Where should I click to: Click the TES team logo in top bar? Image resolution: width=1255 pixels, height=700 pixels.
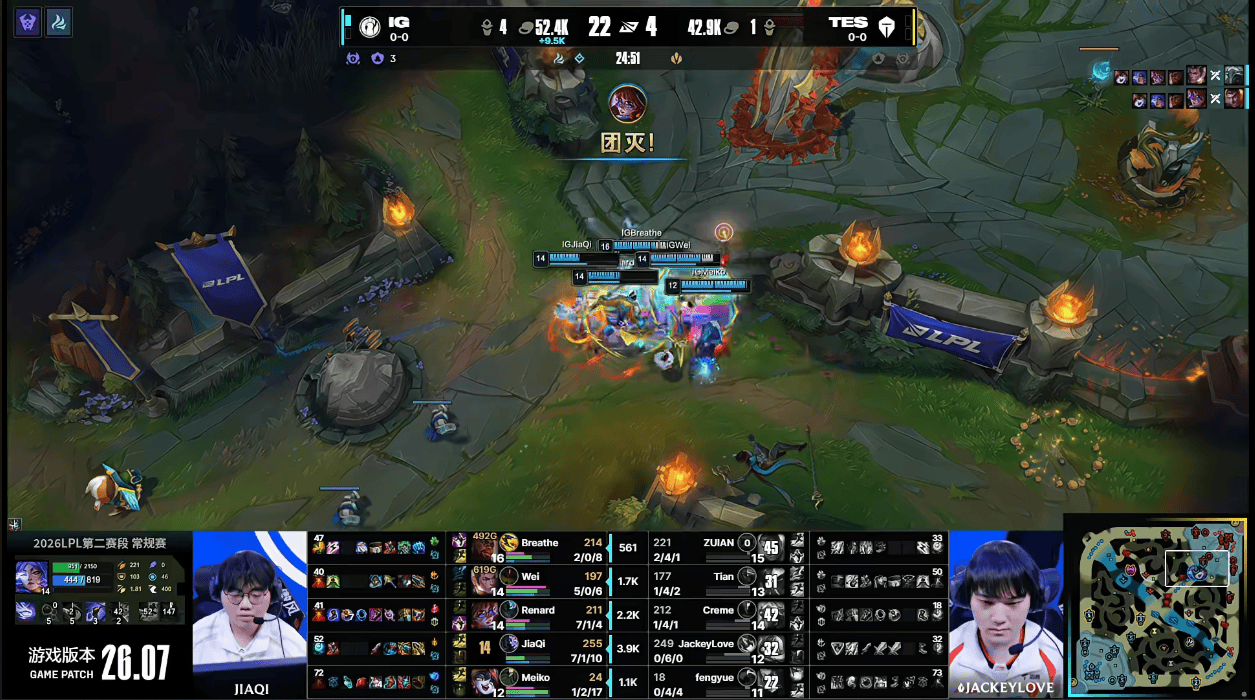click(885, 27)
